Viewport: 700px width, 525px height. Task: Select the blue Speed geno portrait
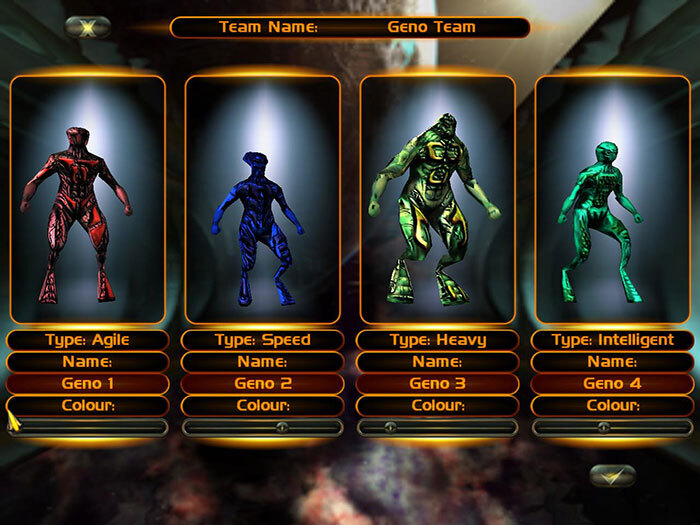point(262,200)
